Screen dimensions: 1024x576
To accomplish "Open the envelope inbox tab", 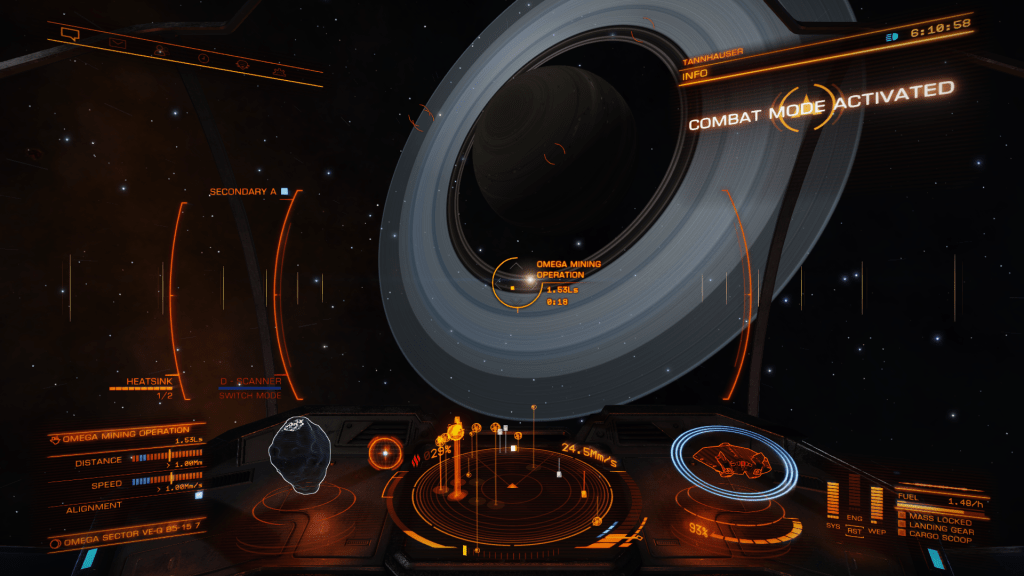I will coord(117,44).
